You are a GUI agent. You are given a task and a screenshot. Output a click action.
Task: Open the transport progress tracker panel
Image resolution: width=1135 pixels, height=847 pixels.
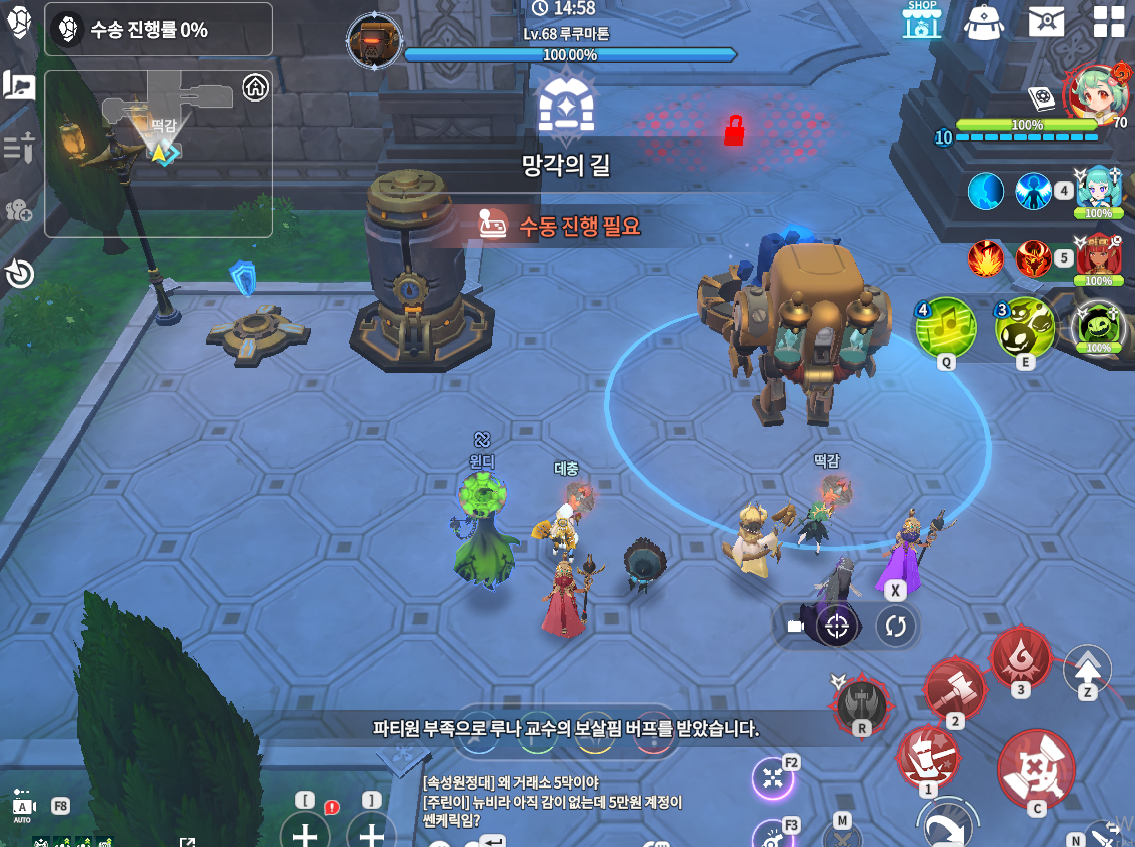[x=158, y=30]
